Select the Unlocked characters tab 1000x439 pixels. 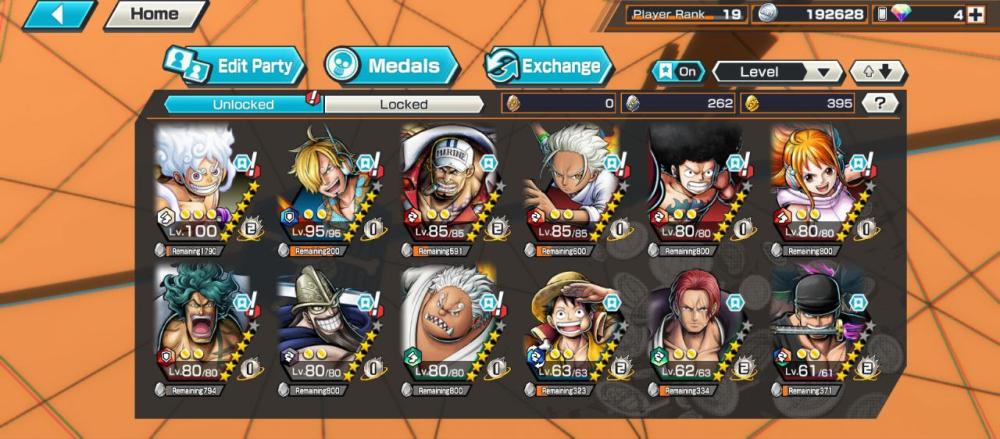click(x=243, y=103)
